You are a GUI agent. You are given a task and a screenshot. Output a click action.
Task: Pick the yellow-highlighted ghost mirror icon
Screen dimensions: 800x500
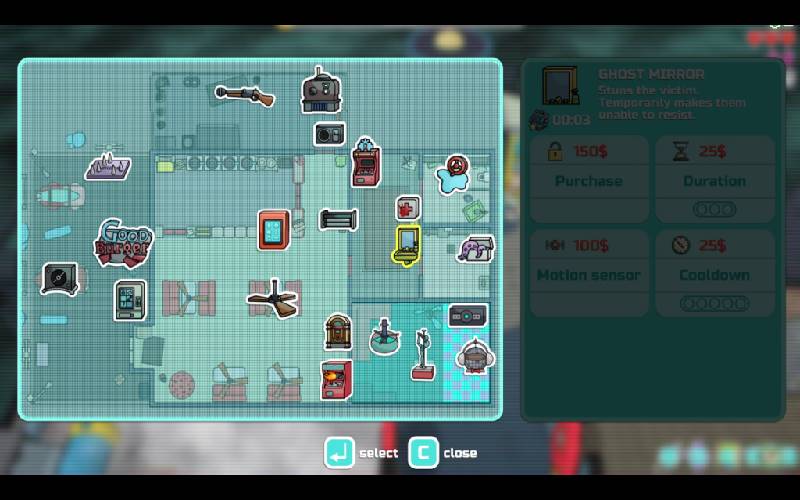pos(407,246)
